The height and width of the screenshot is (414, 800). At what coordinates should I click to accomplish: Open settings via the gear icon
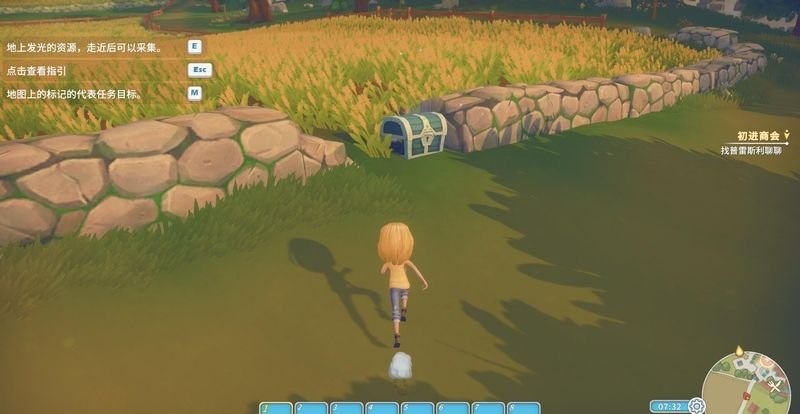[x=696, y=406]
